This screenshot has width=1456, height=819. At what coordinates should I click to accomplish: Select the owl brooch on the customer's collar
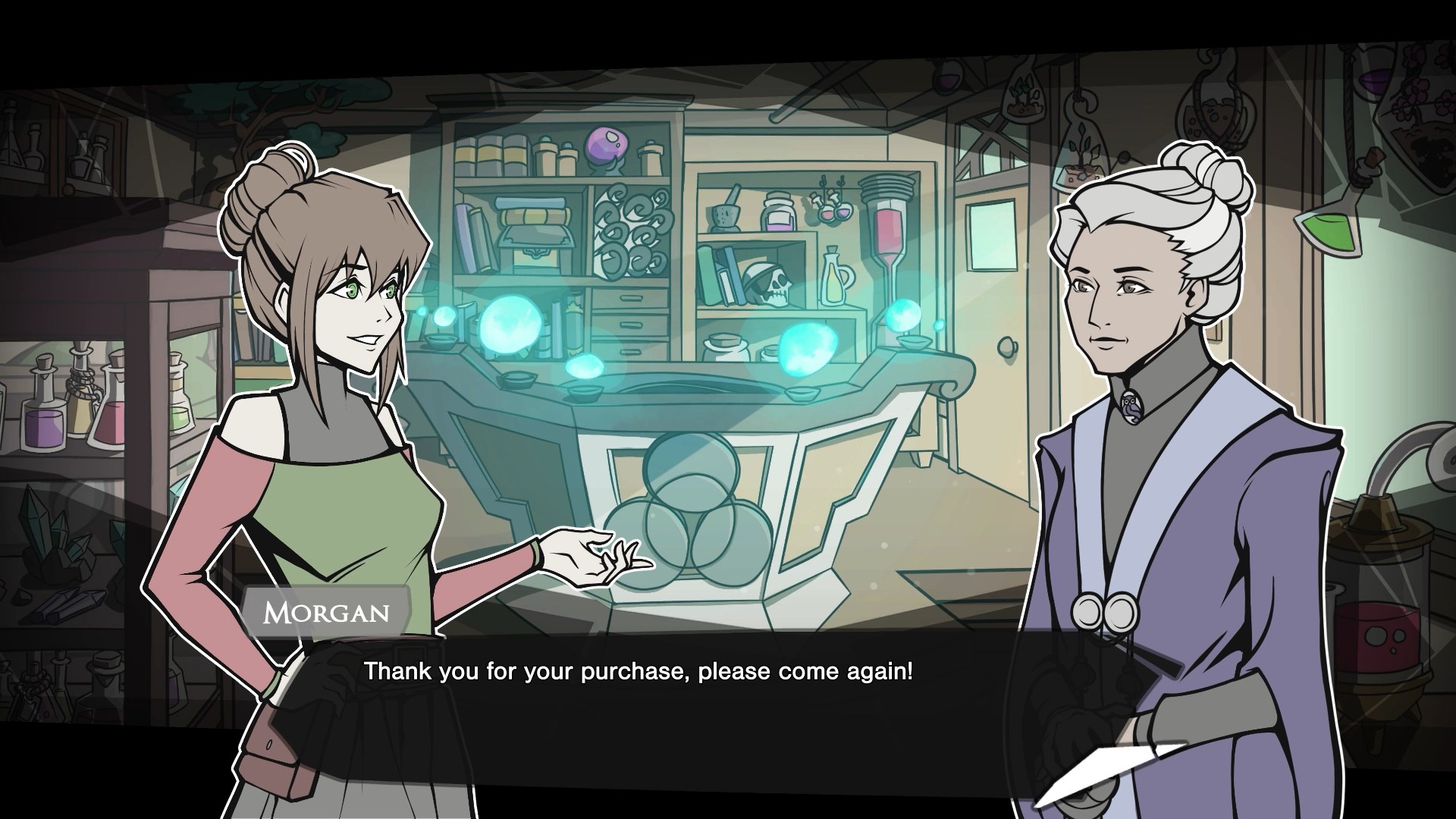coord(1132,407)
